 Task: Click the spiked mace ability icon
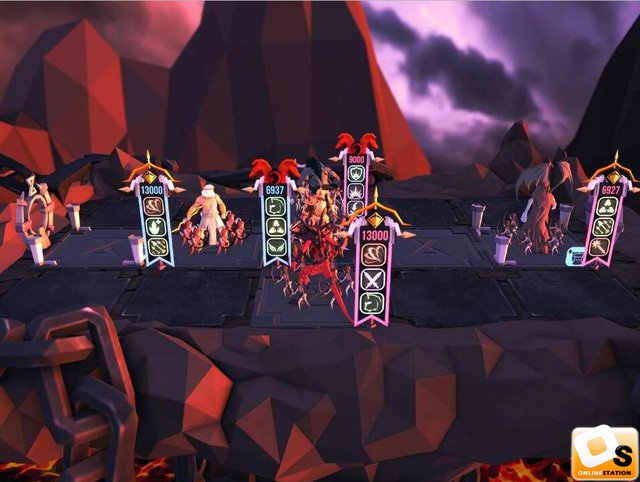[x=601, y=247]
